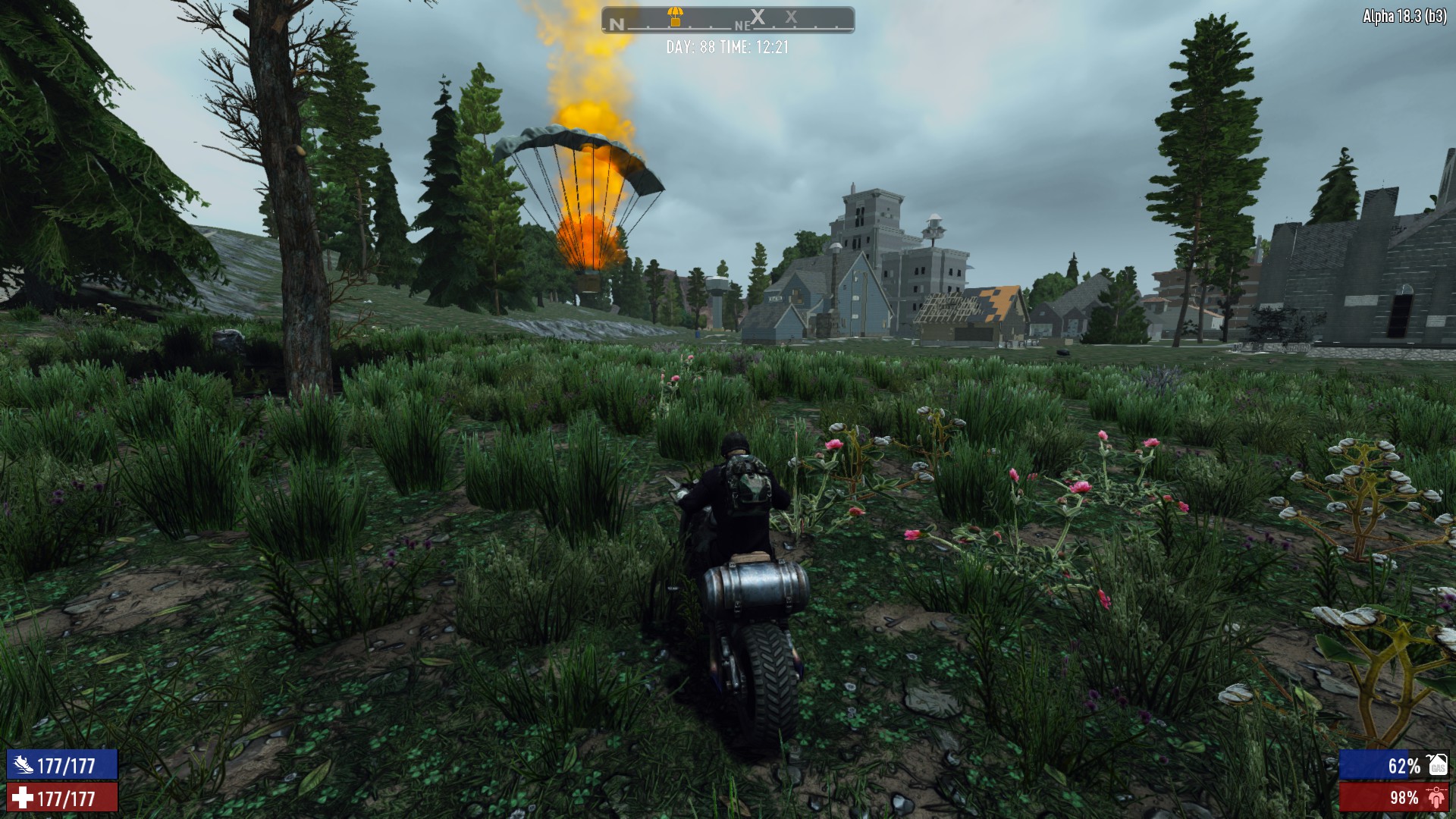
Task: Click the white cross health icon
Action: [23, 798]
